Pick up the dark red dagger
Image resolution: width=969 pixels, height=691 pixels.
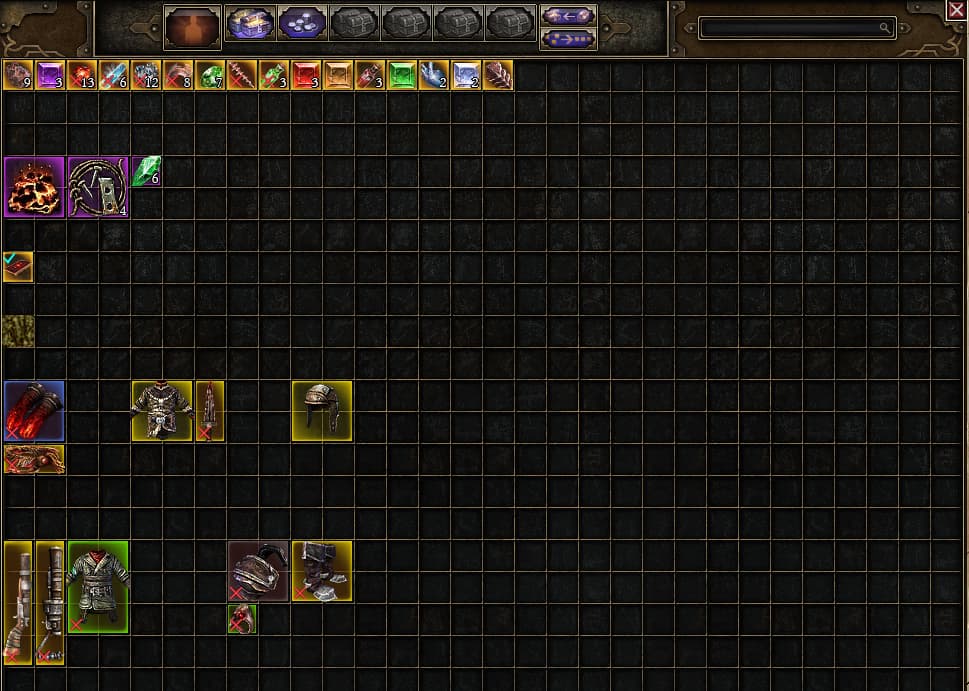click(x=210, y=410)
